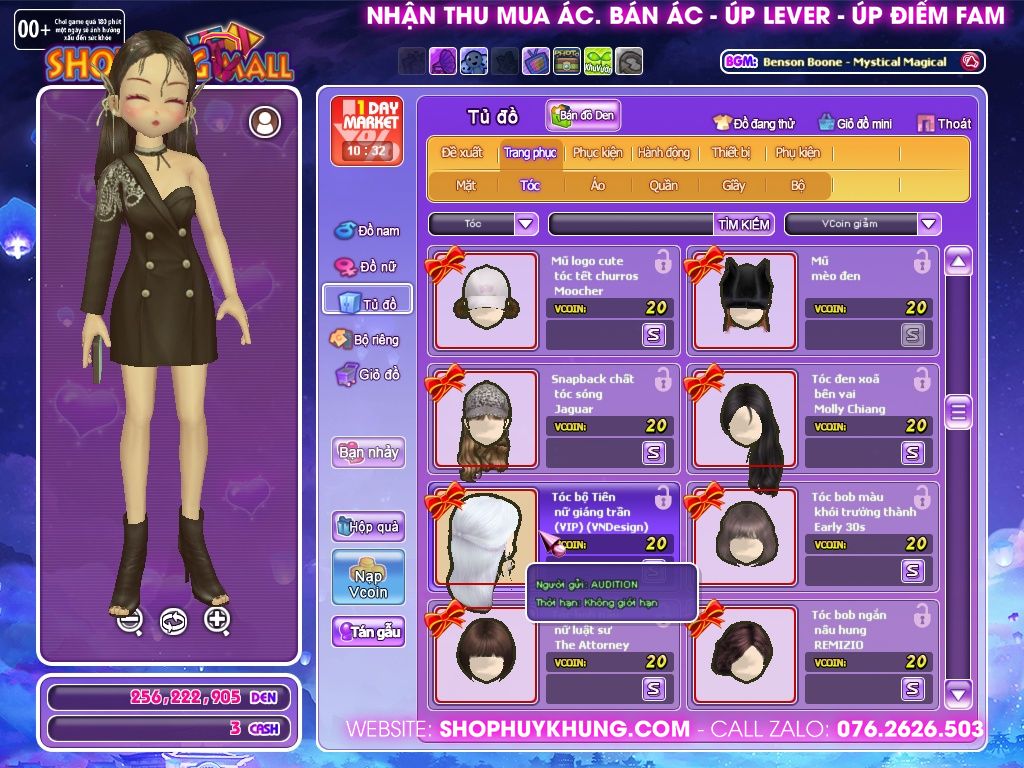This screenshot has width=1024, height=768.
Task: Choose the Áo subcategory
Action: pos(598,185)
